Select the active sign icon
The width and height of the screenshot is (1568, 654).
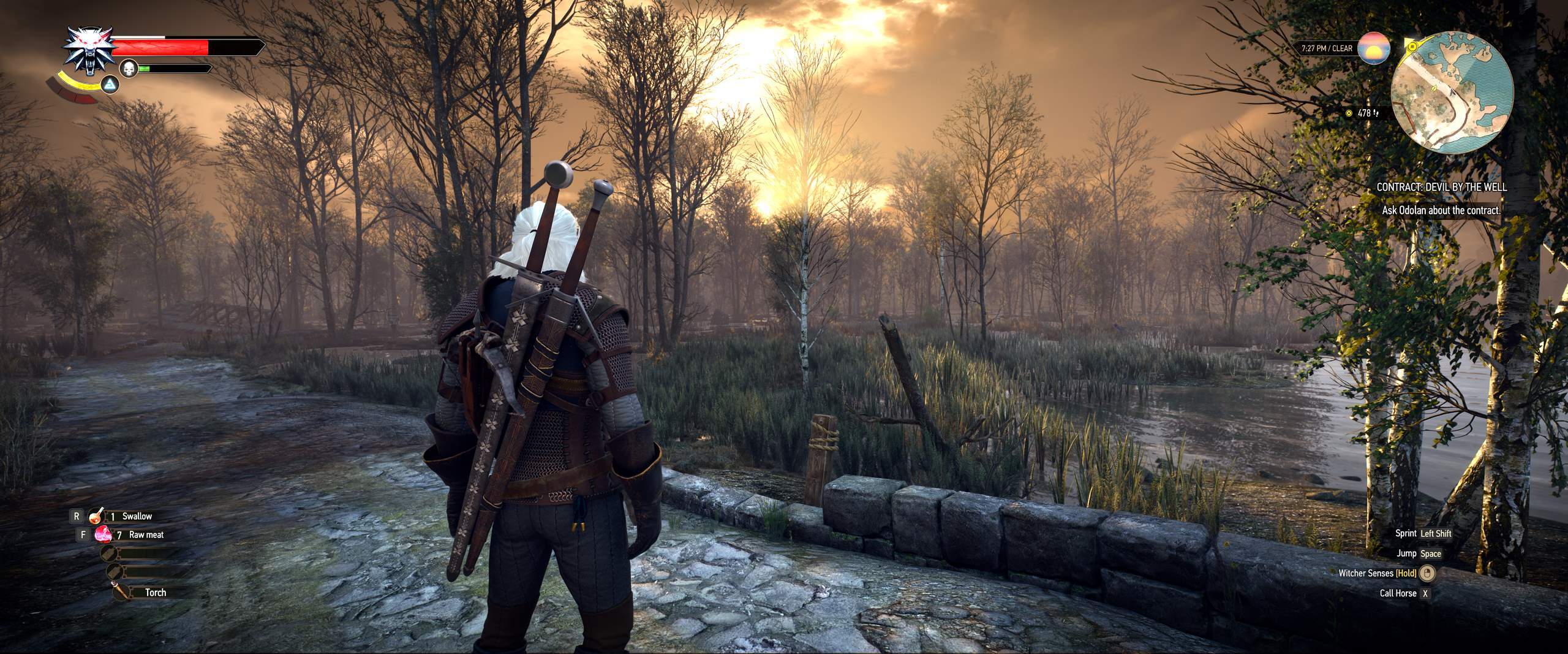(x=110, y=85)
